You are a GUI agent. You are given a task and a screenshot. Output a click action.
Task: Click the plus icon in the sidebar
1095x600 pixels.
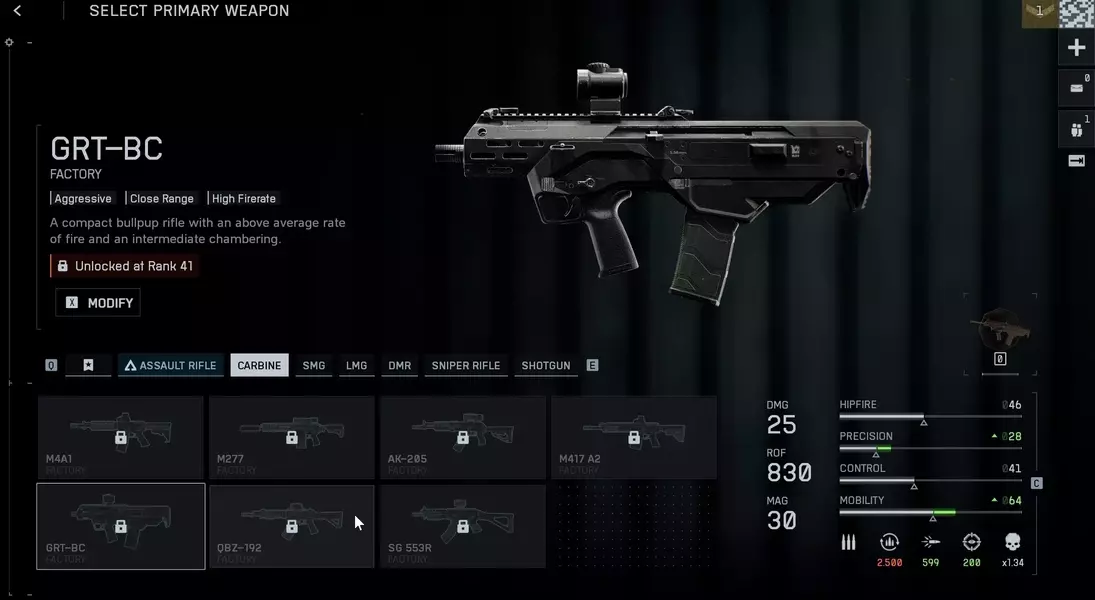pyautogui.click(x=1076, y=48)
